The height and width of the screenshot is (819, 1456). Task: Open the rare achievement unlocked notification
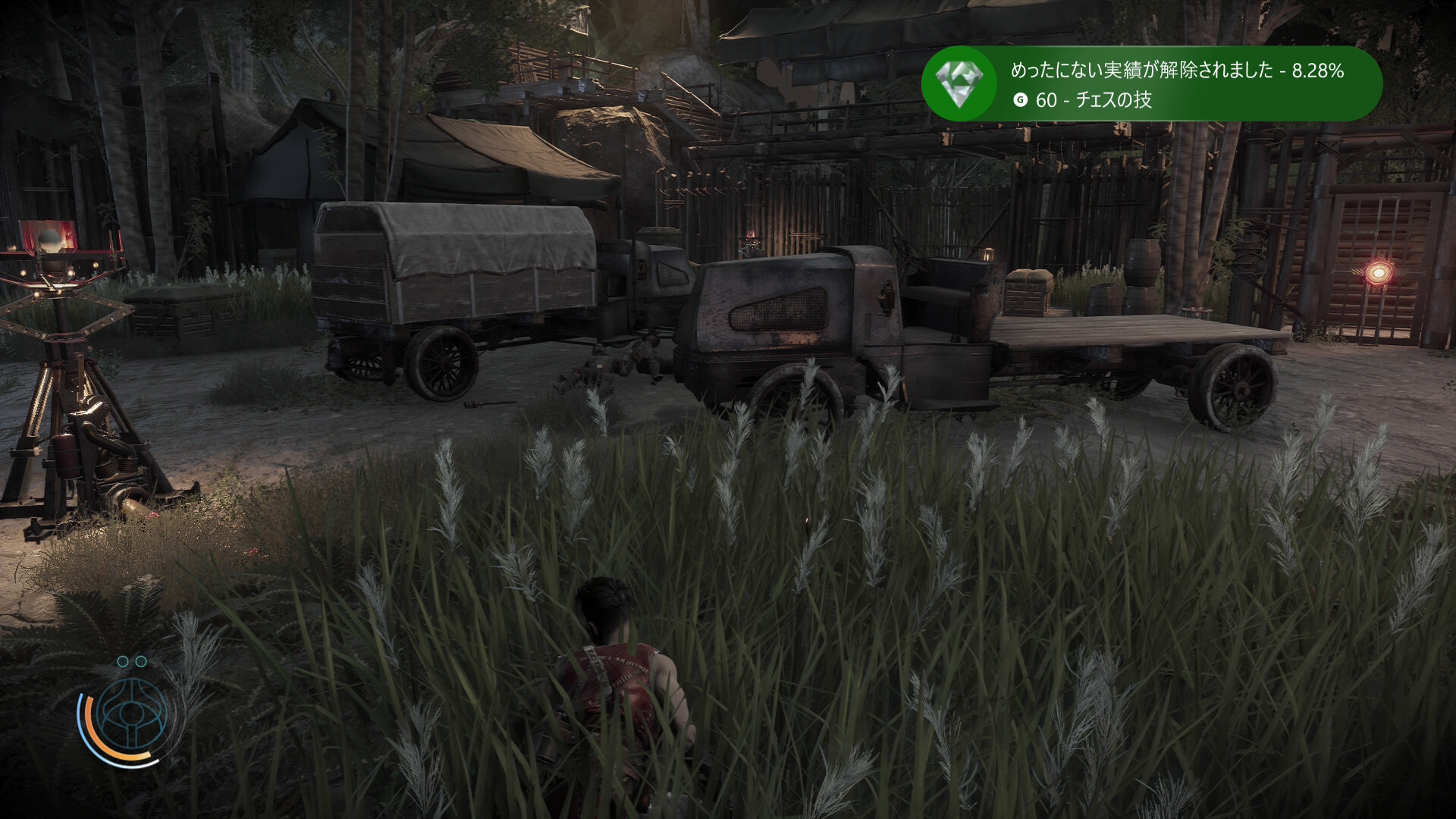pyautogui.click(x=1175, y=84)
